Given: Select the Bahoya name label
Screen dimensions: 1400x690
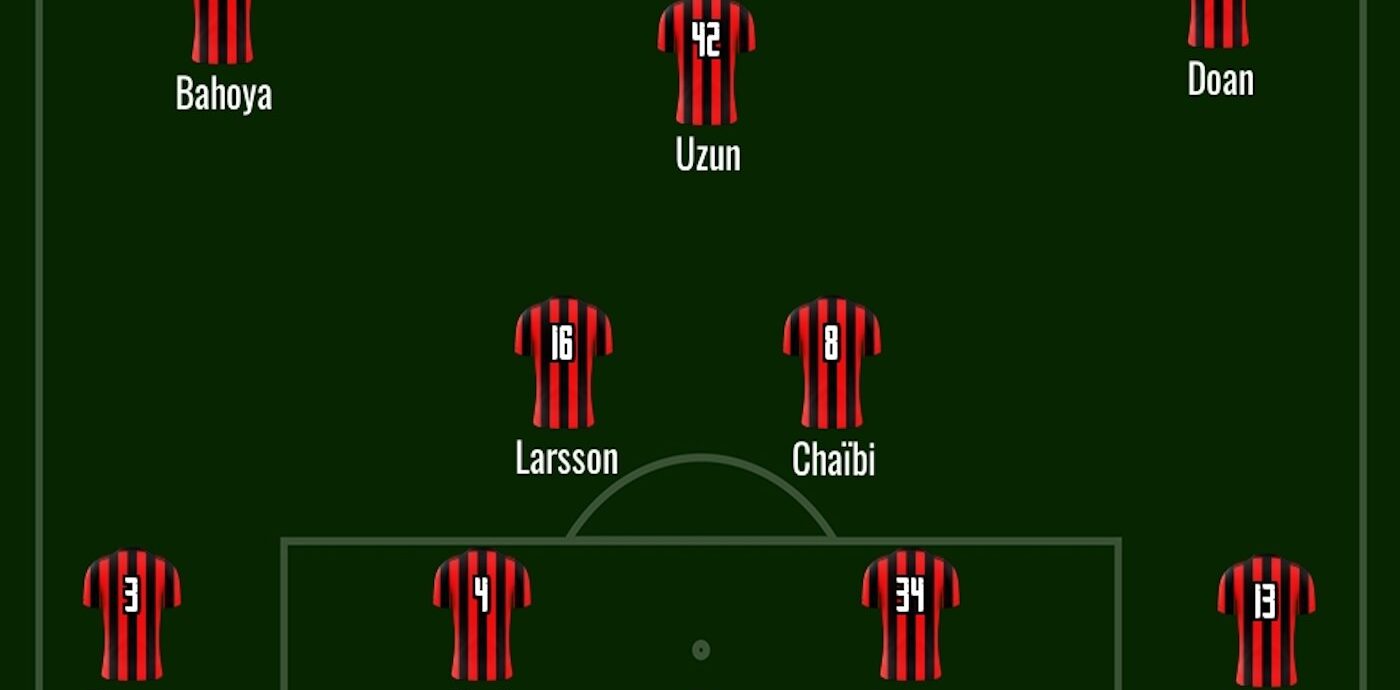Looking at the screenshot, I should 223,94.
